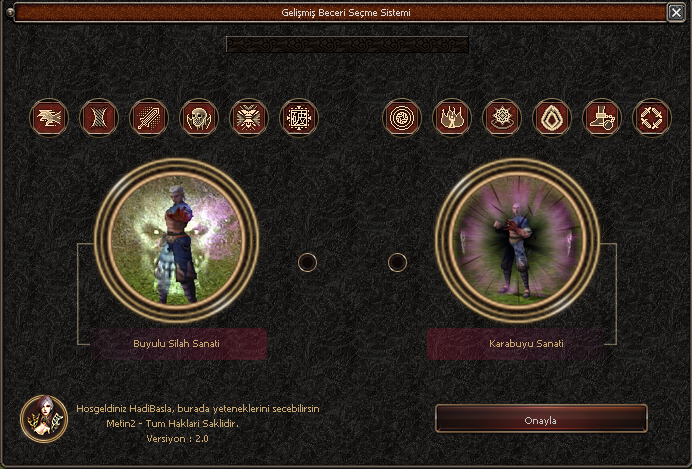692x469 pixels.
Task: Close the Gelişmiş Beceri Seçme Sistemi window
Action: (x=676, y=13)
